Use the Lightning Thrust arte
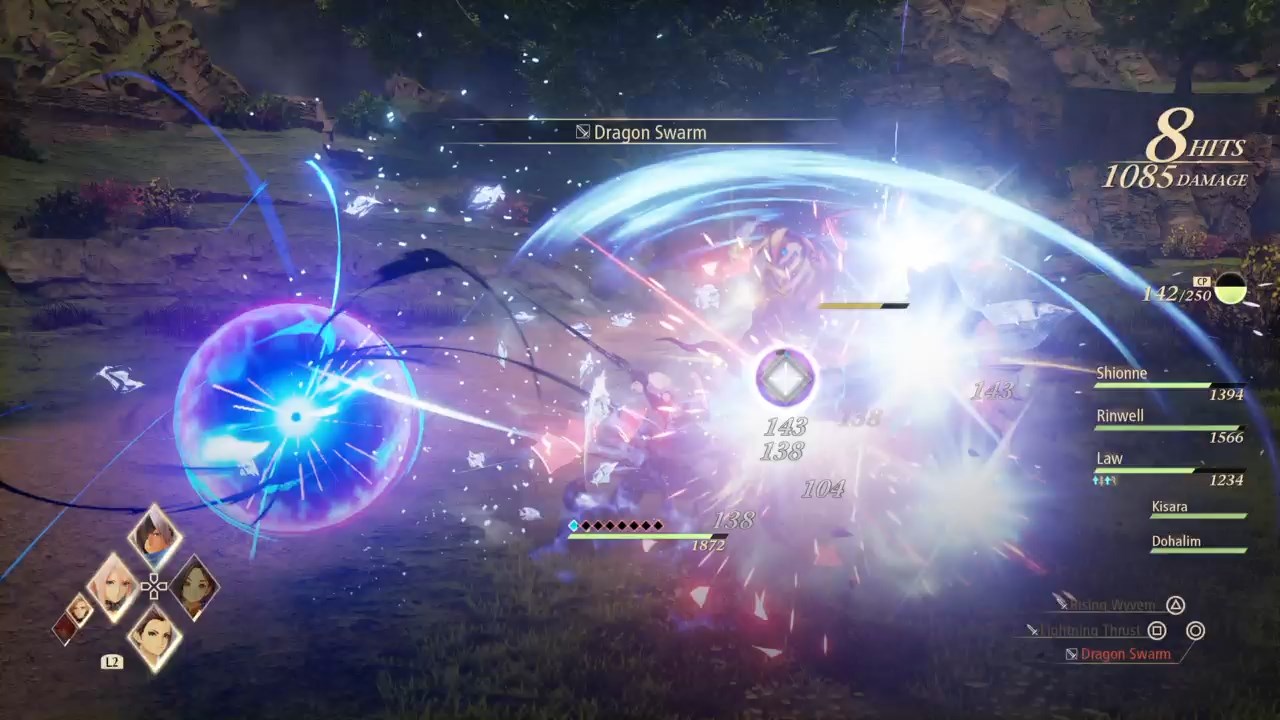 click(x=1090, y=631)
